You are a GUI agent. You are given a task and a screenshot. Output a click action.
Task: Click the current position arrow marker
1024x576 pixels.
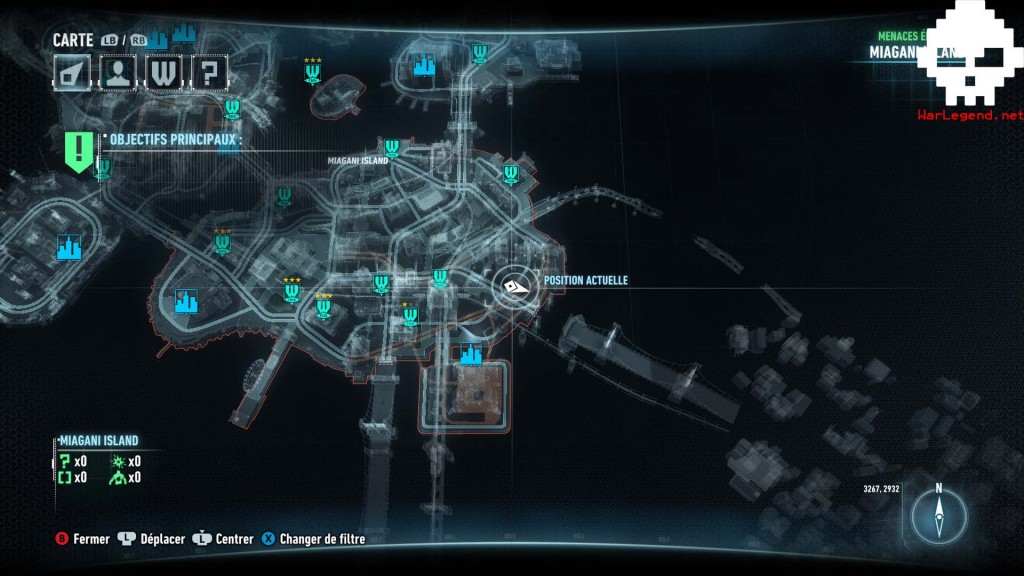click(x=516, y=286)
